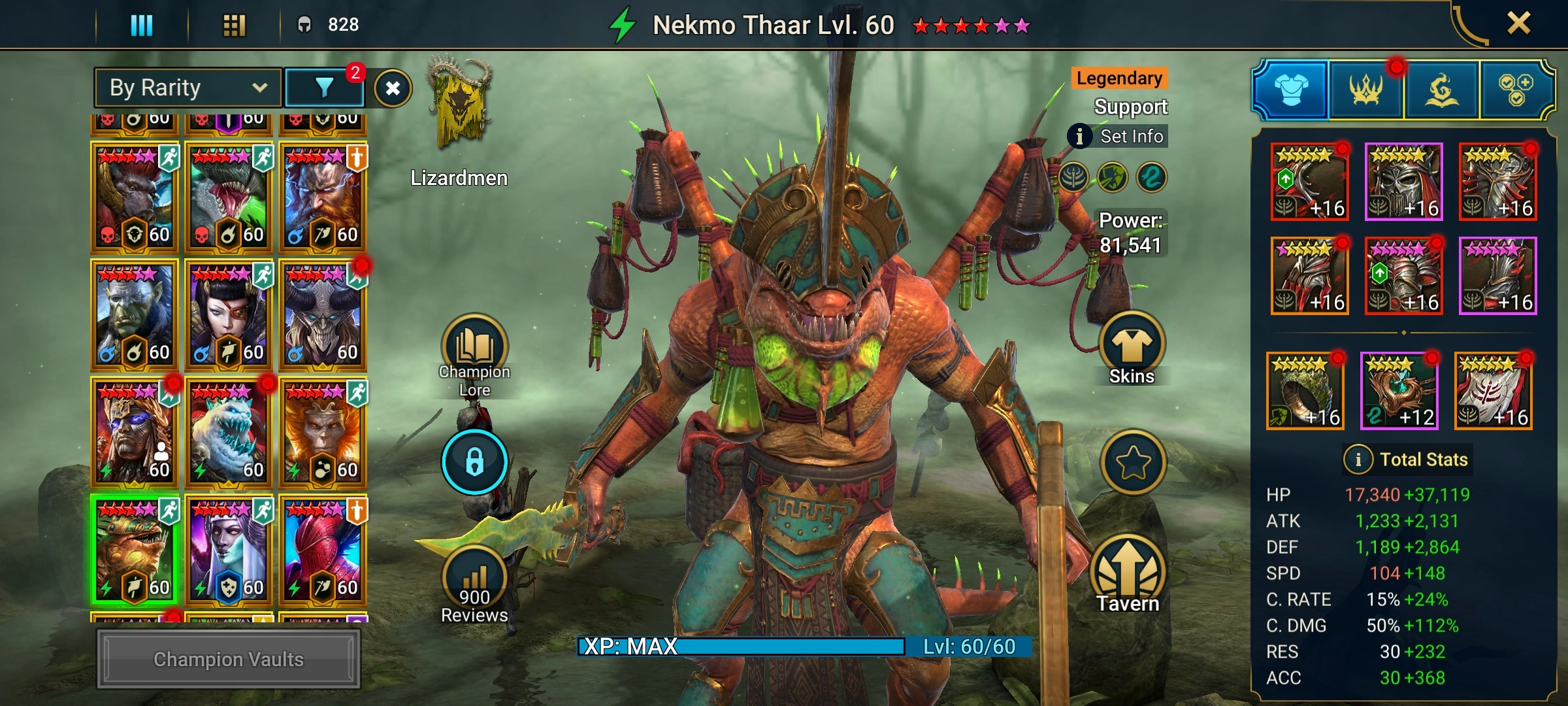Toggle the champion lock padlock

[x=474, y=462]
